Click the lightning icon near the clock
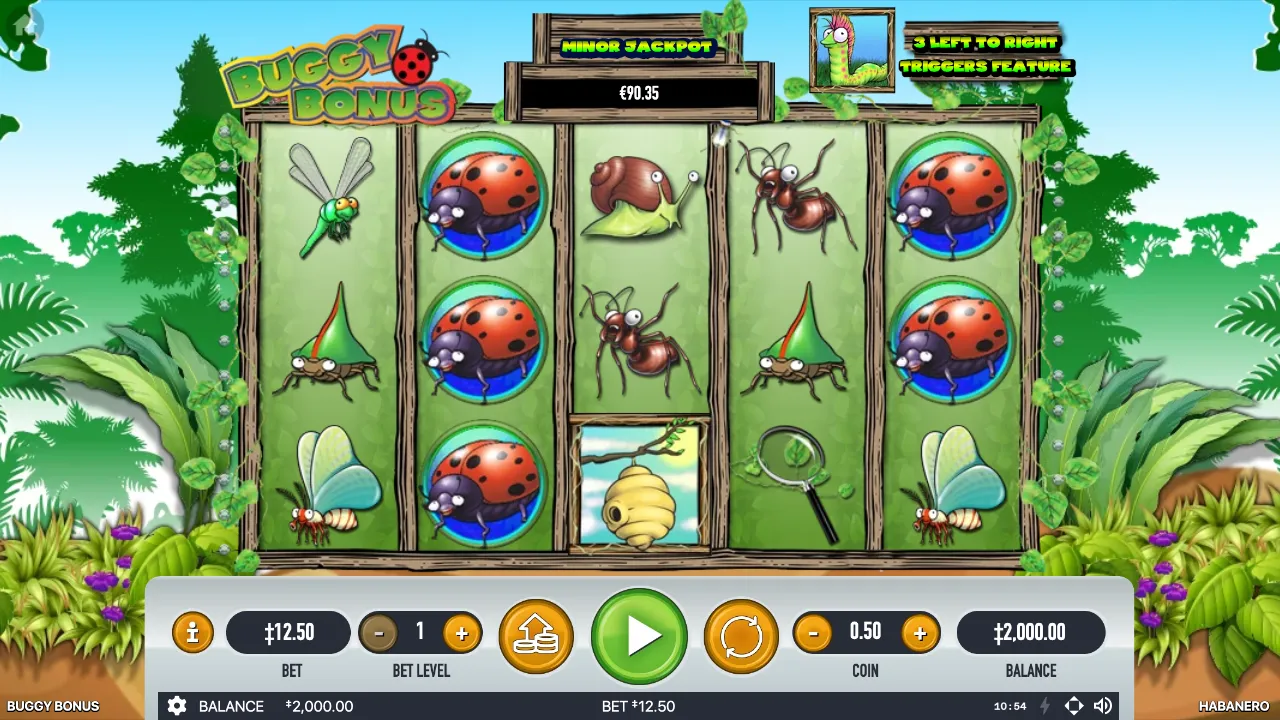This screenshot has width=1280, height=720. [x=1045, y=706]
